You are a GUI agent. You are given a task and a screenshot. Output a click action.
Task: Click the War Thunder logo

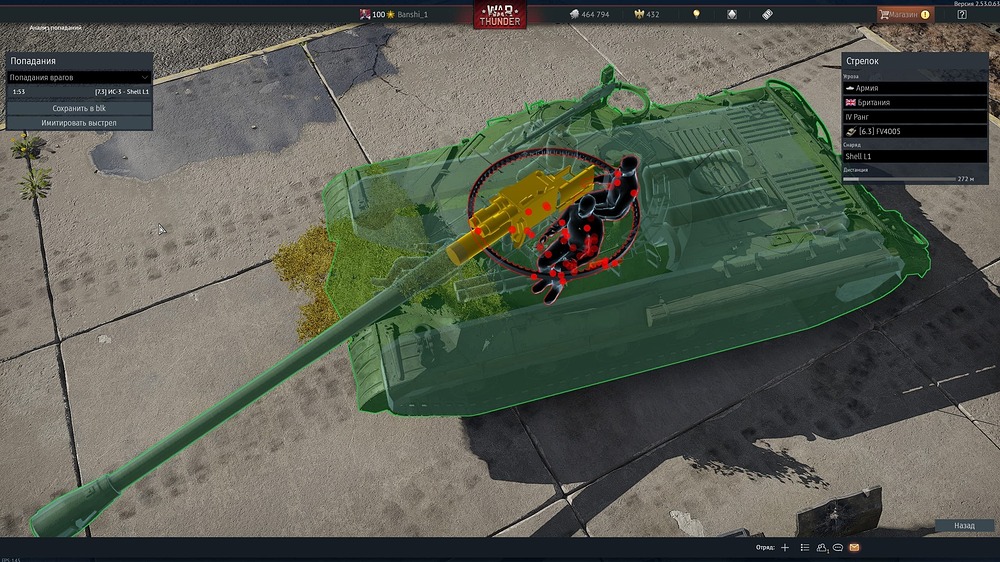[x=500, y=15]
